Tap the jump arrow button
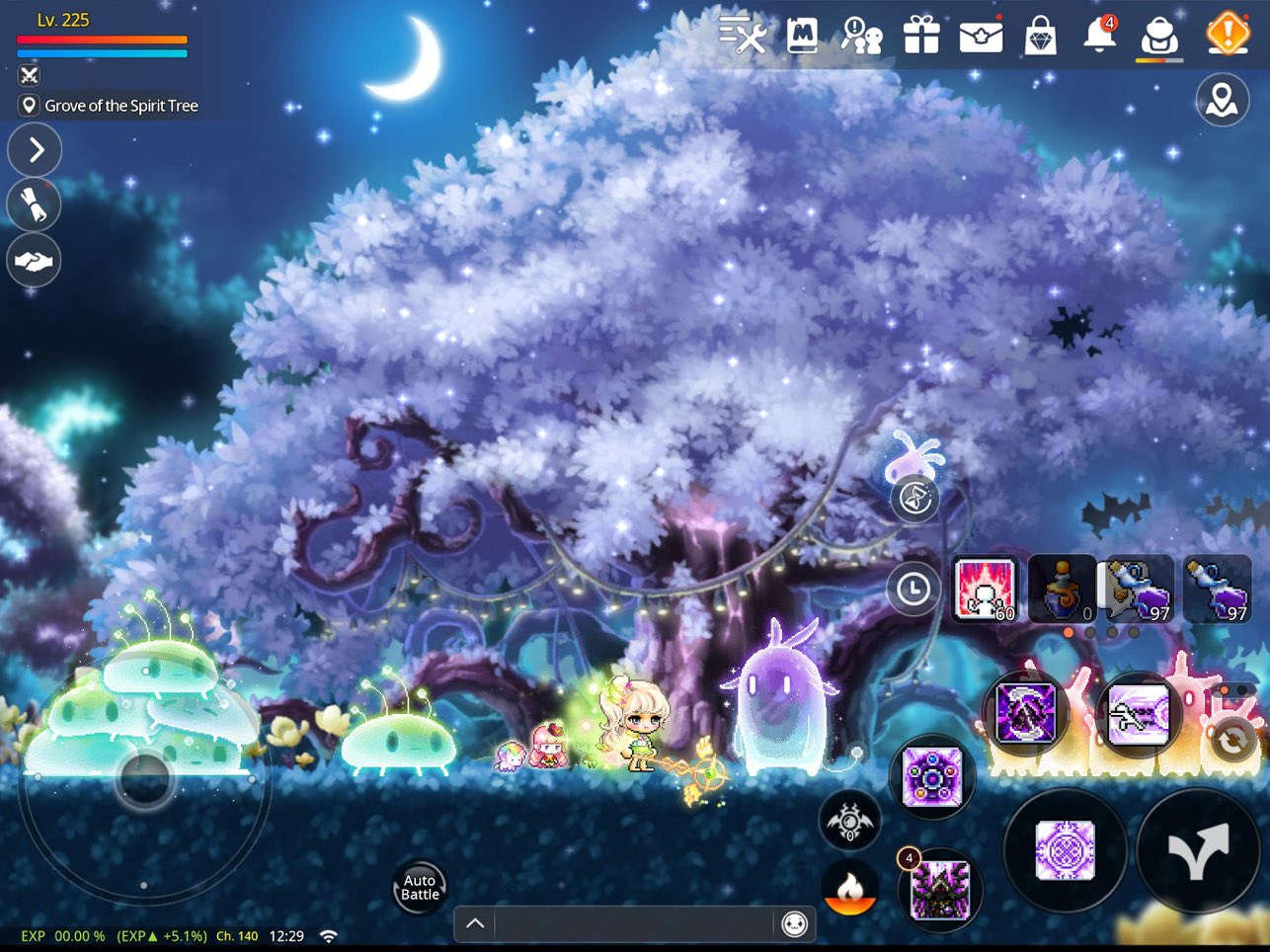The width and height of the screenshot is (1270, 952). (1198, 850)
